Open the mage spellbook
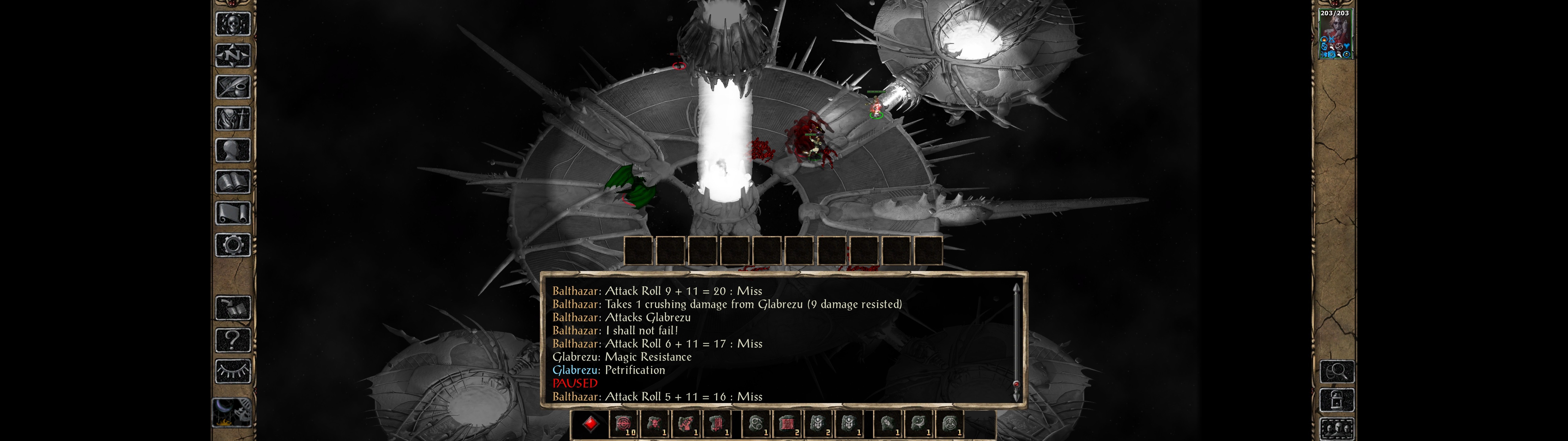 (233, 182)
